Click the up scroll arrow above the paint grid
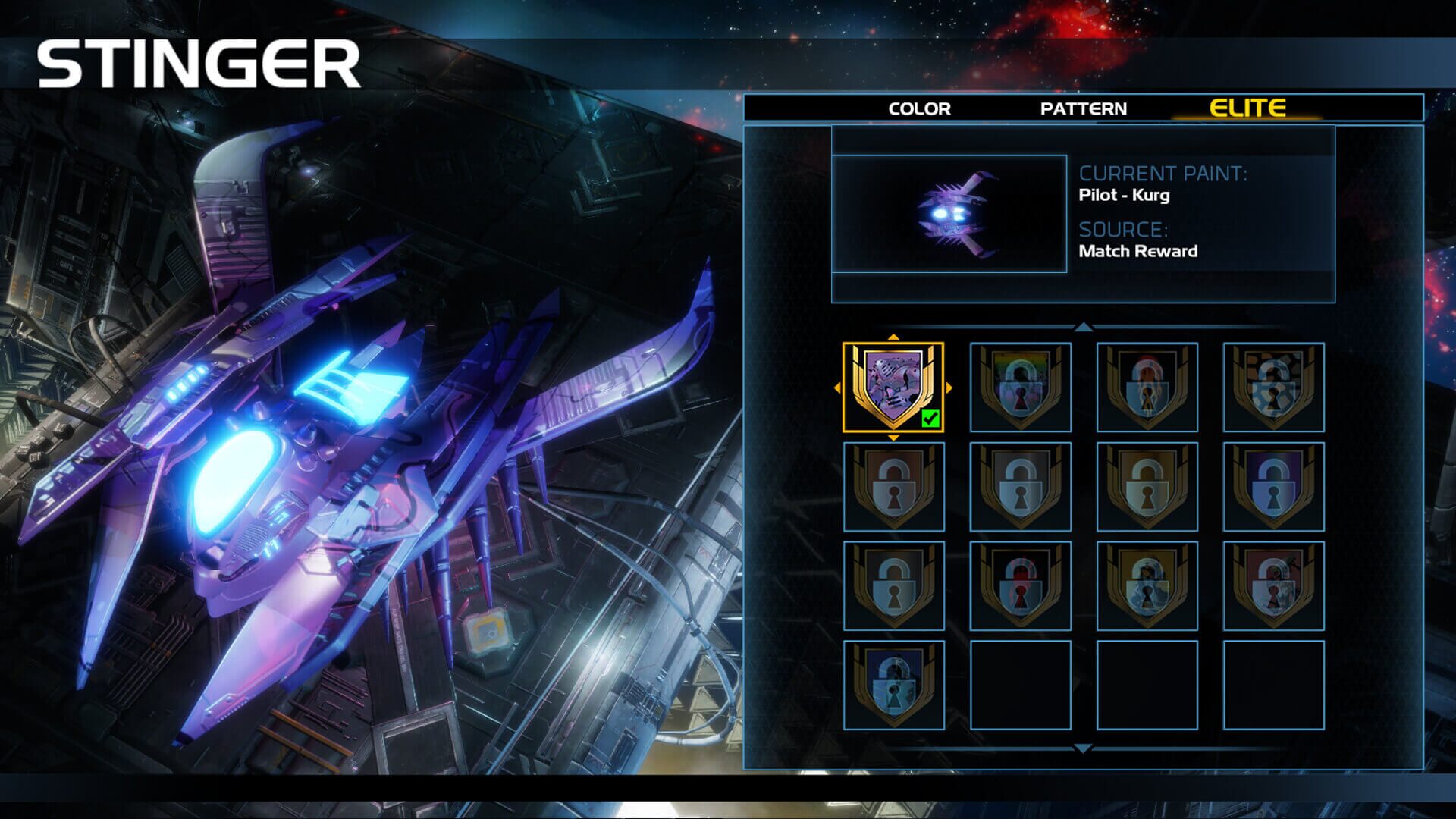Screen dimensions: 1456x819 pyautogui.click(x=1084, y=328)
